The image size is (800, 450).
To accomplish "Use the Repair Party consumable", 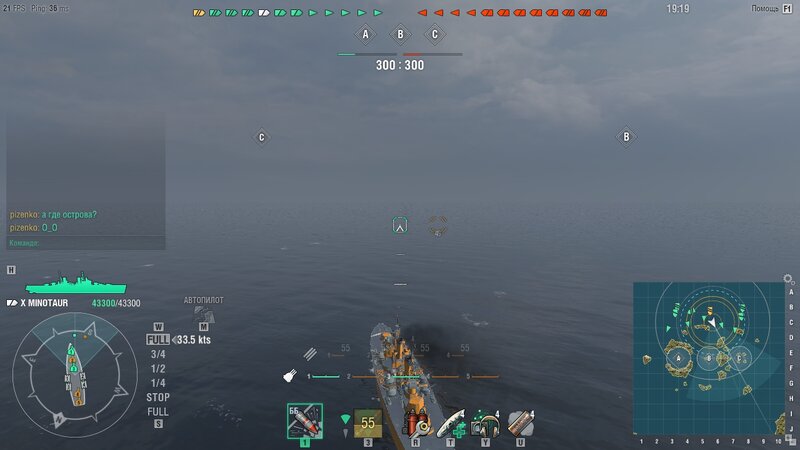I will (x=452, y=423).
